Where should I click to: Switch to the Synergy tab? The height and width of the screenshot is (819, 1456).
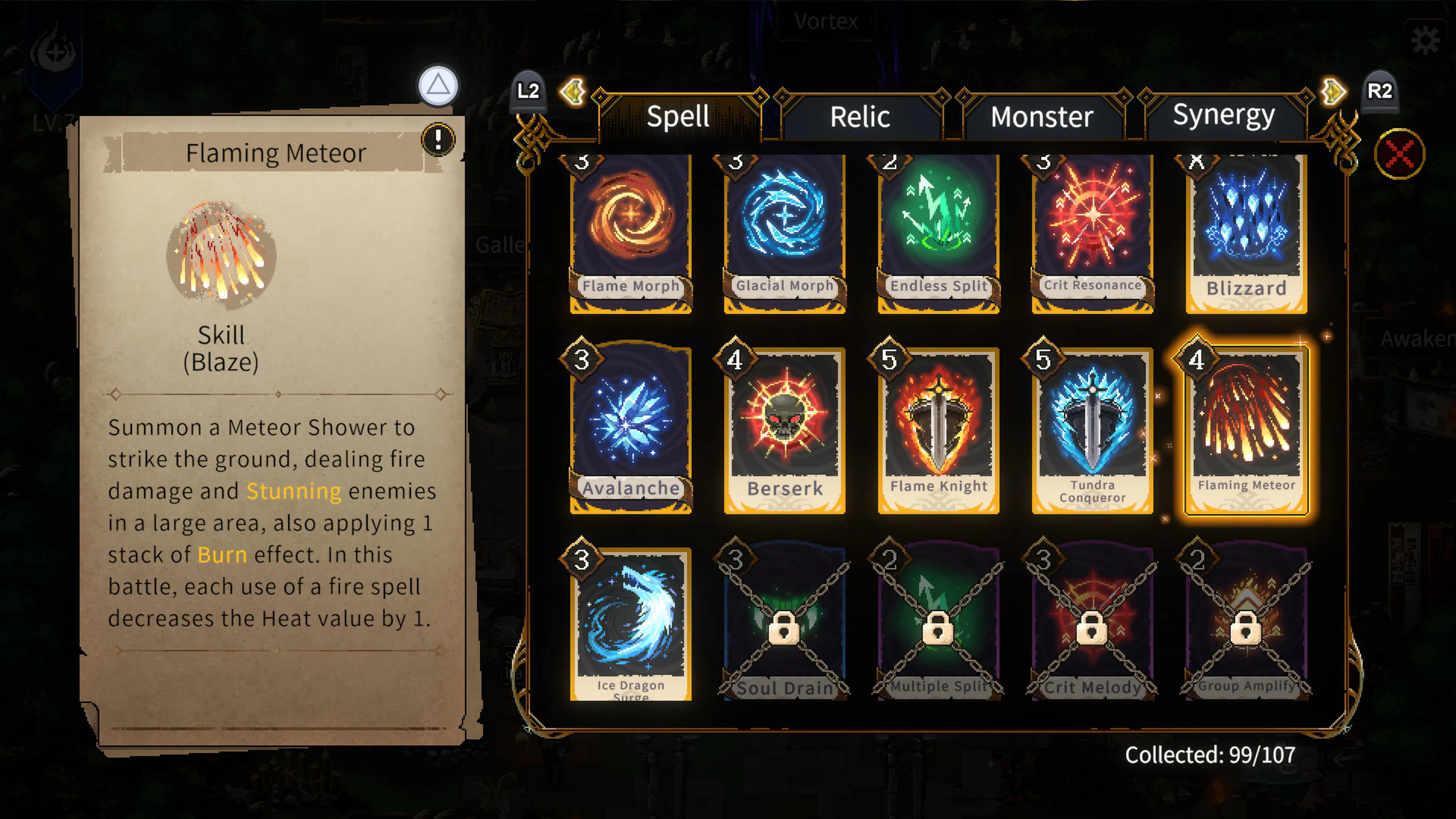click(1224, 116)
